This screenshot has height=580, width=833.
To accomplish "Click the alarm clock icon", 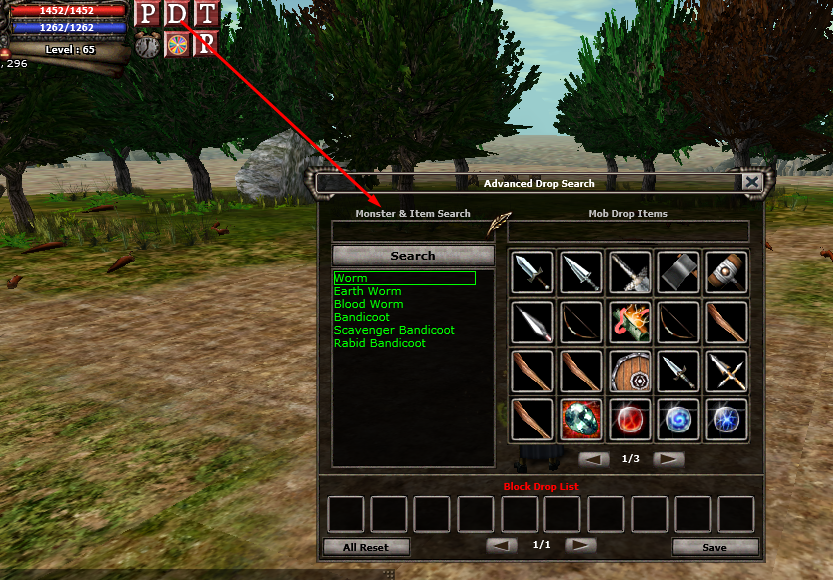I will [x=147, y=45].
